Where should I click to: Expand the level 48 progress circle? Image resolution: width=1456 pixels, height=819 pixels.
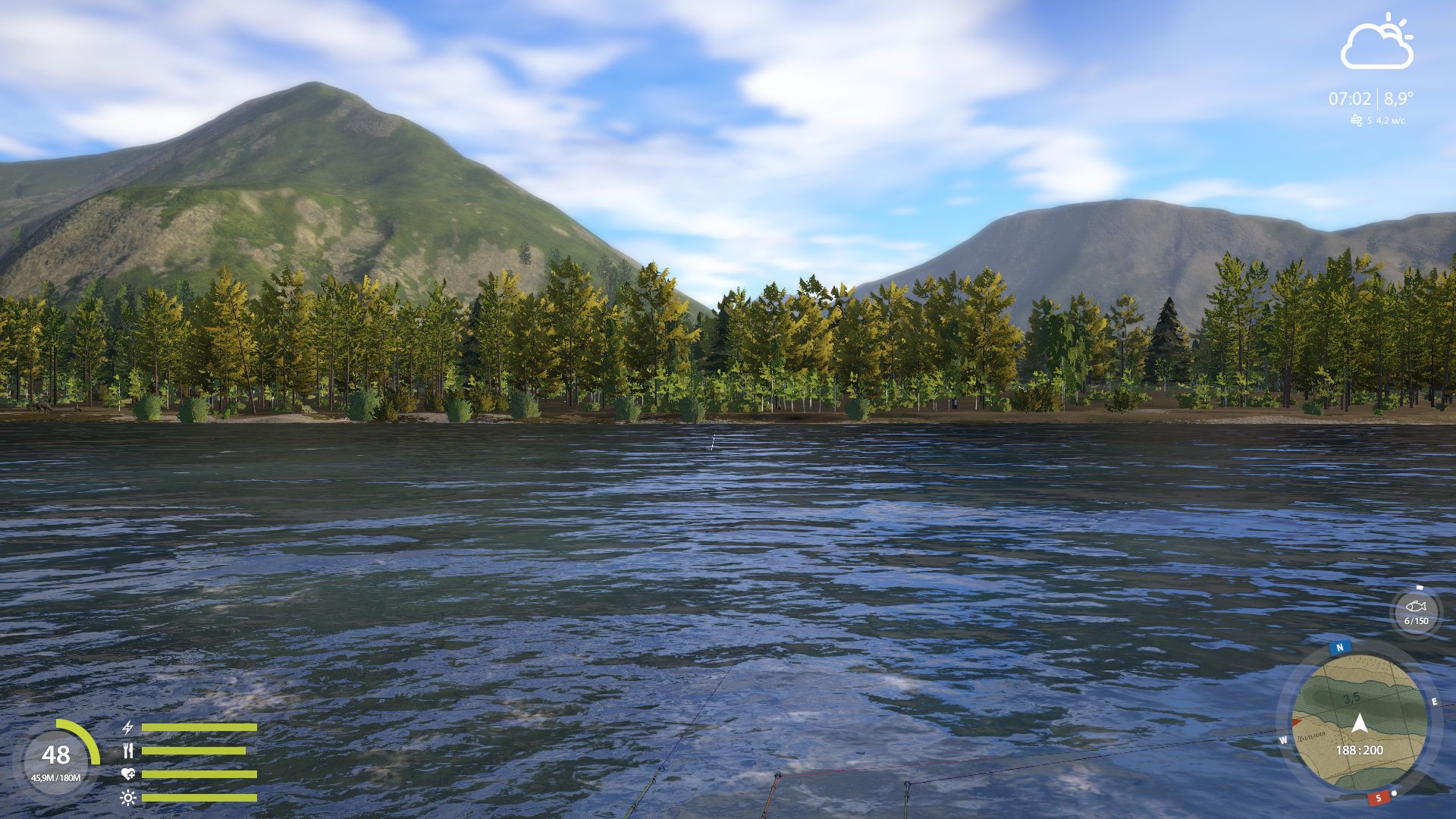point(56,756)
